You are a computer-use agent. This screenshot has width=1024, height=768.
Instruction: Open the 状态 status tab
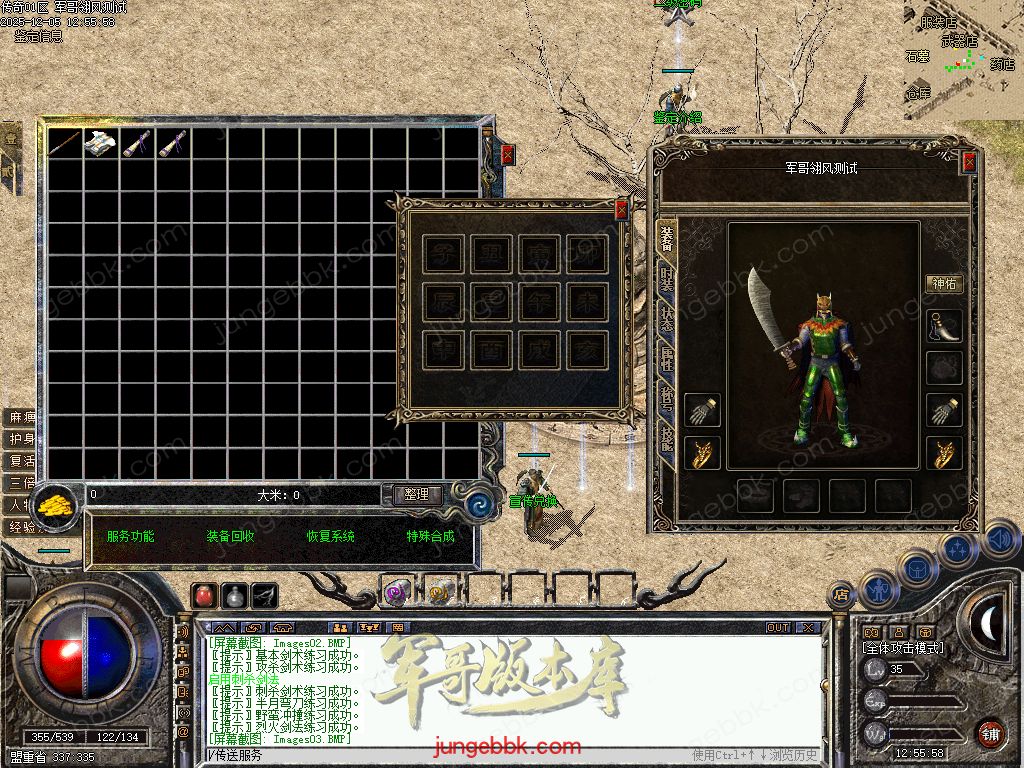(665, 320)
